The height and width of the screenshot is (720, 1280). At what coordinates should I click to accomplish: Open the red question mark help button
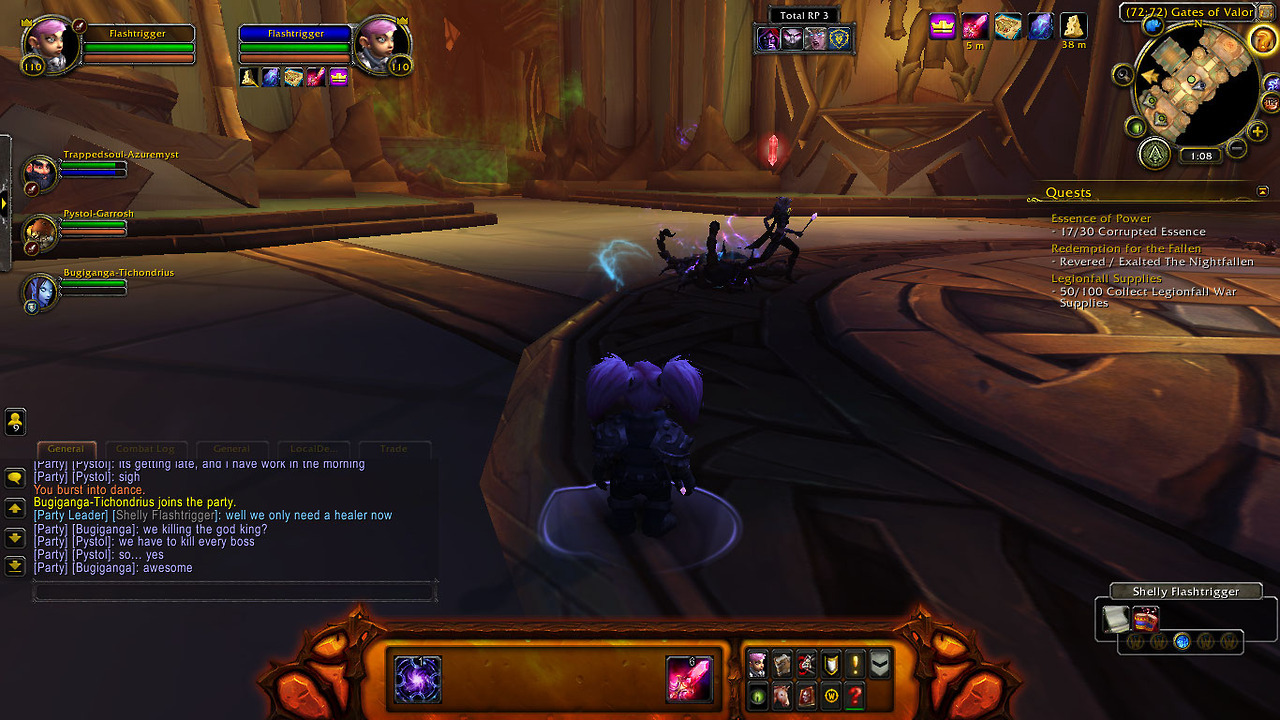[855, 696]
